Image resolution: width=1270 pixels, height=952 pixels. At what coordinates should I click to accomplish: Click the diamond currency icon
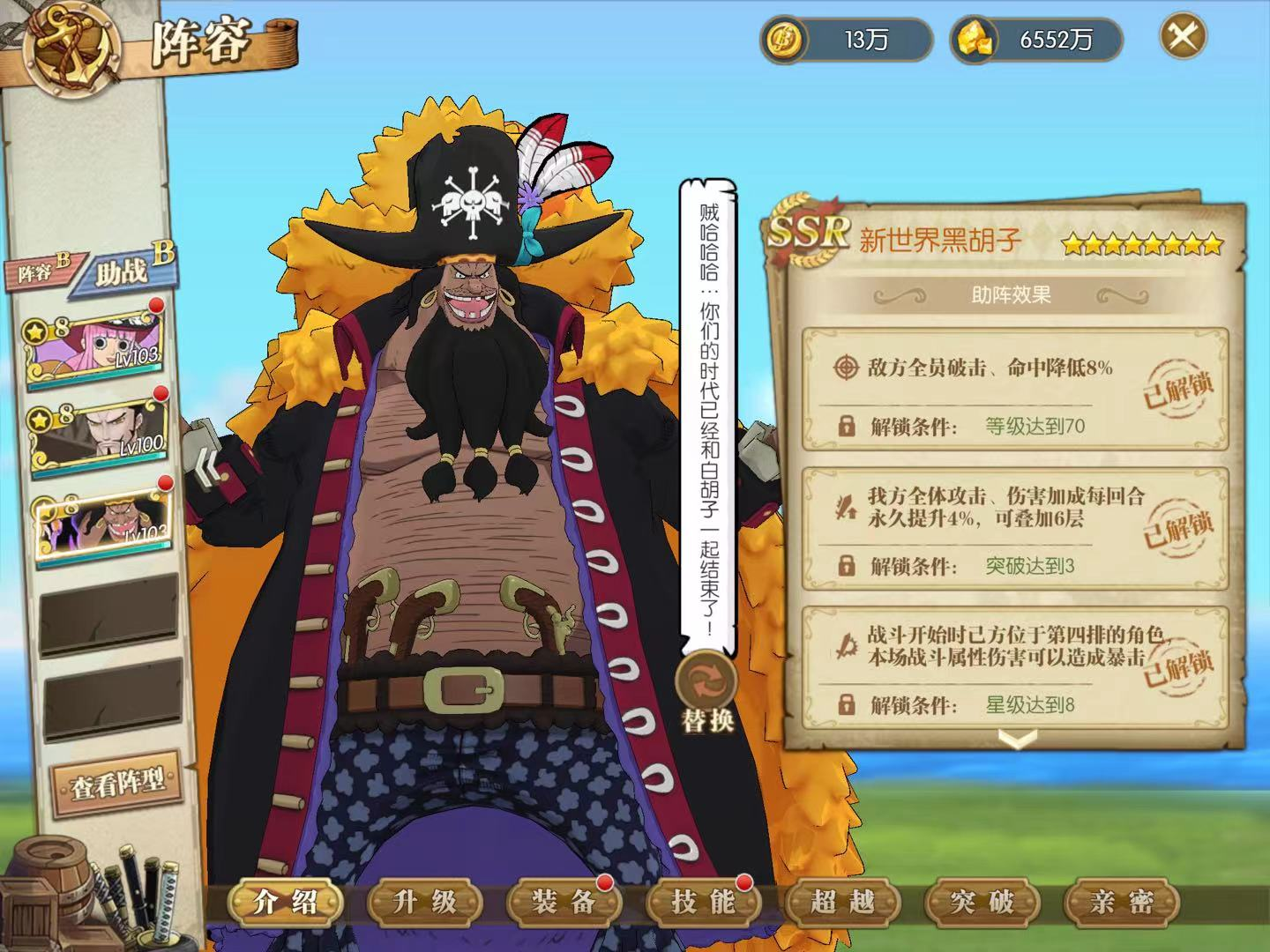click(976, 39)
